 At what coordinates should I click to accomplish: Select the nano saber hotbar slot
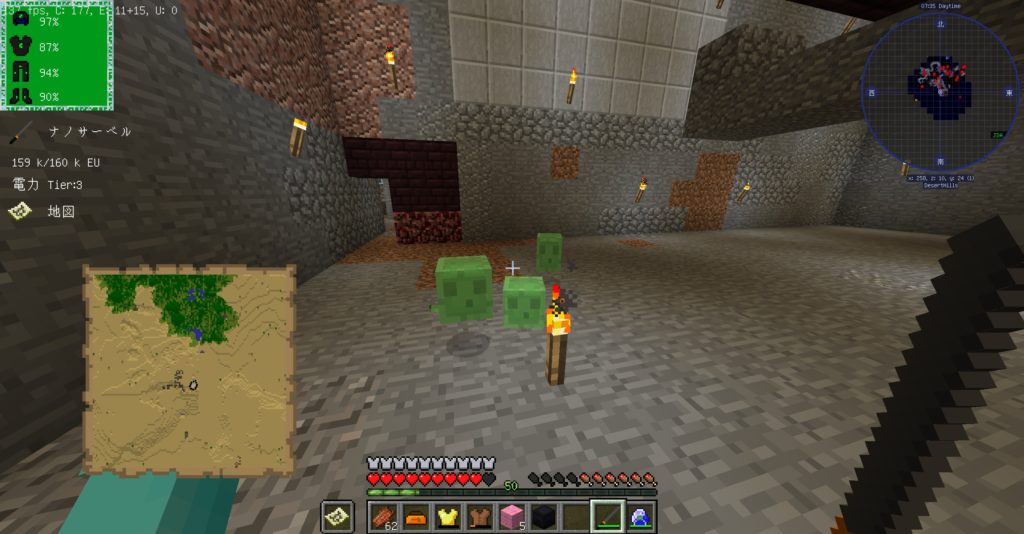(x=608, y=516)
